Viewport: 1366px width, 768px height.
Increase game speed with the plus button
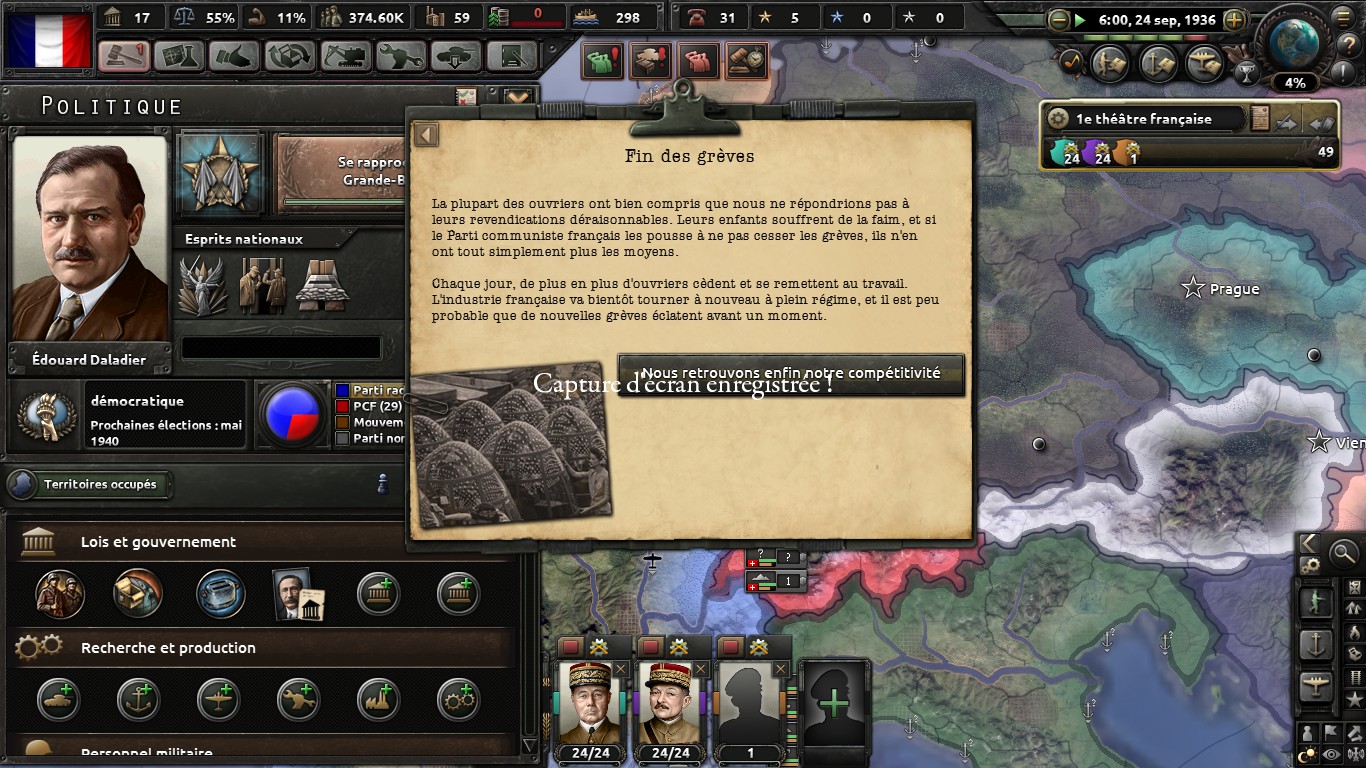pos(1235,20)
